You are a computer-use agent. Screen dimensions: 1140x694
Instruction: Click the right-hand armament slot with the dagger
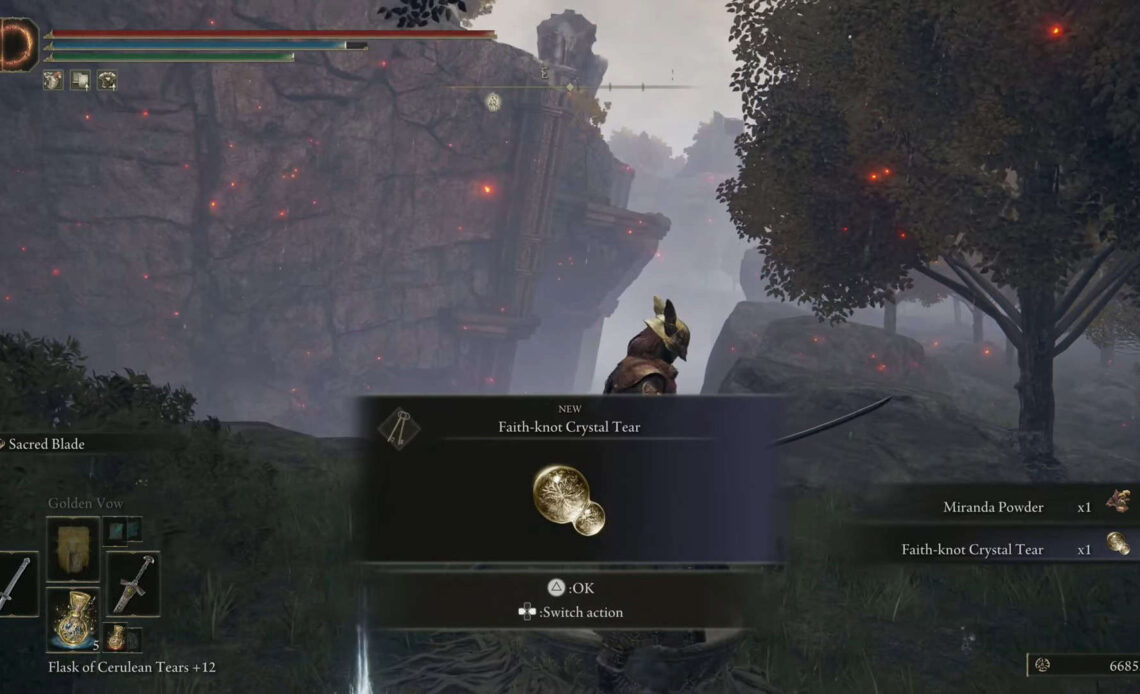132,583
